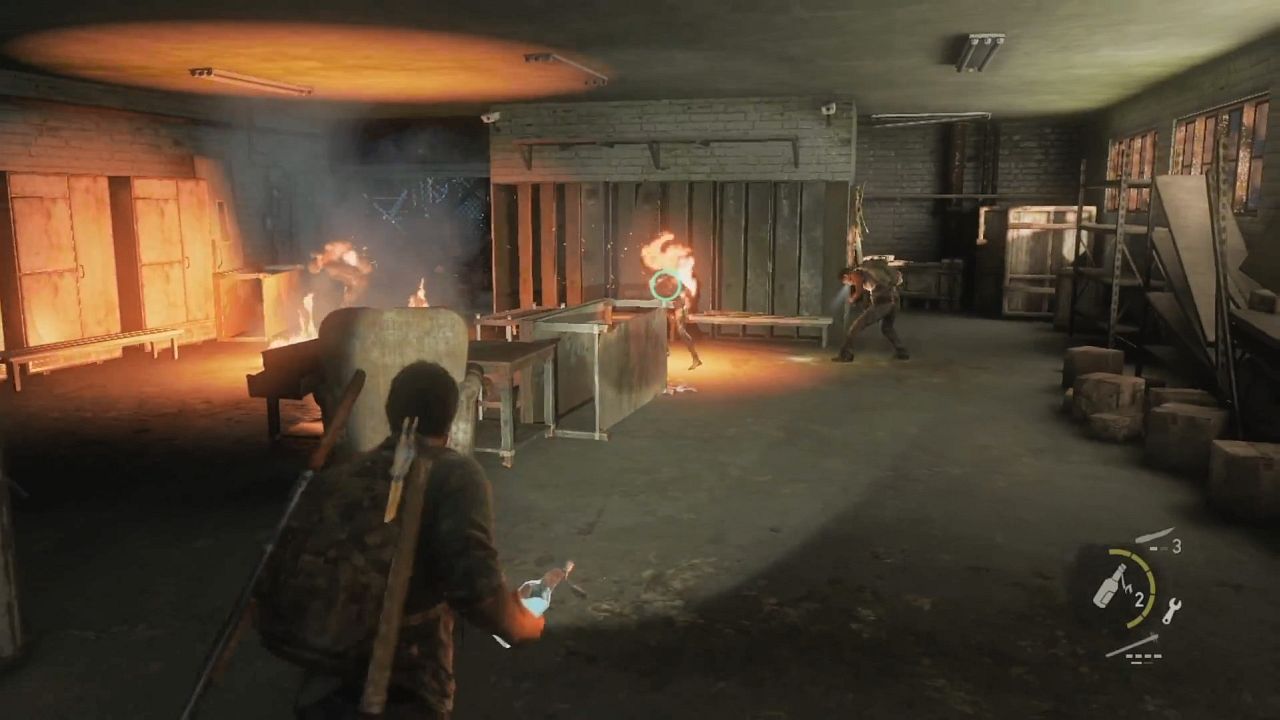Screen dimensions: 1280x720
Task: Choose the shiv blade icon
Action: pos(1153,536)
